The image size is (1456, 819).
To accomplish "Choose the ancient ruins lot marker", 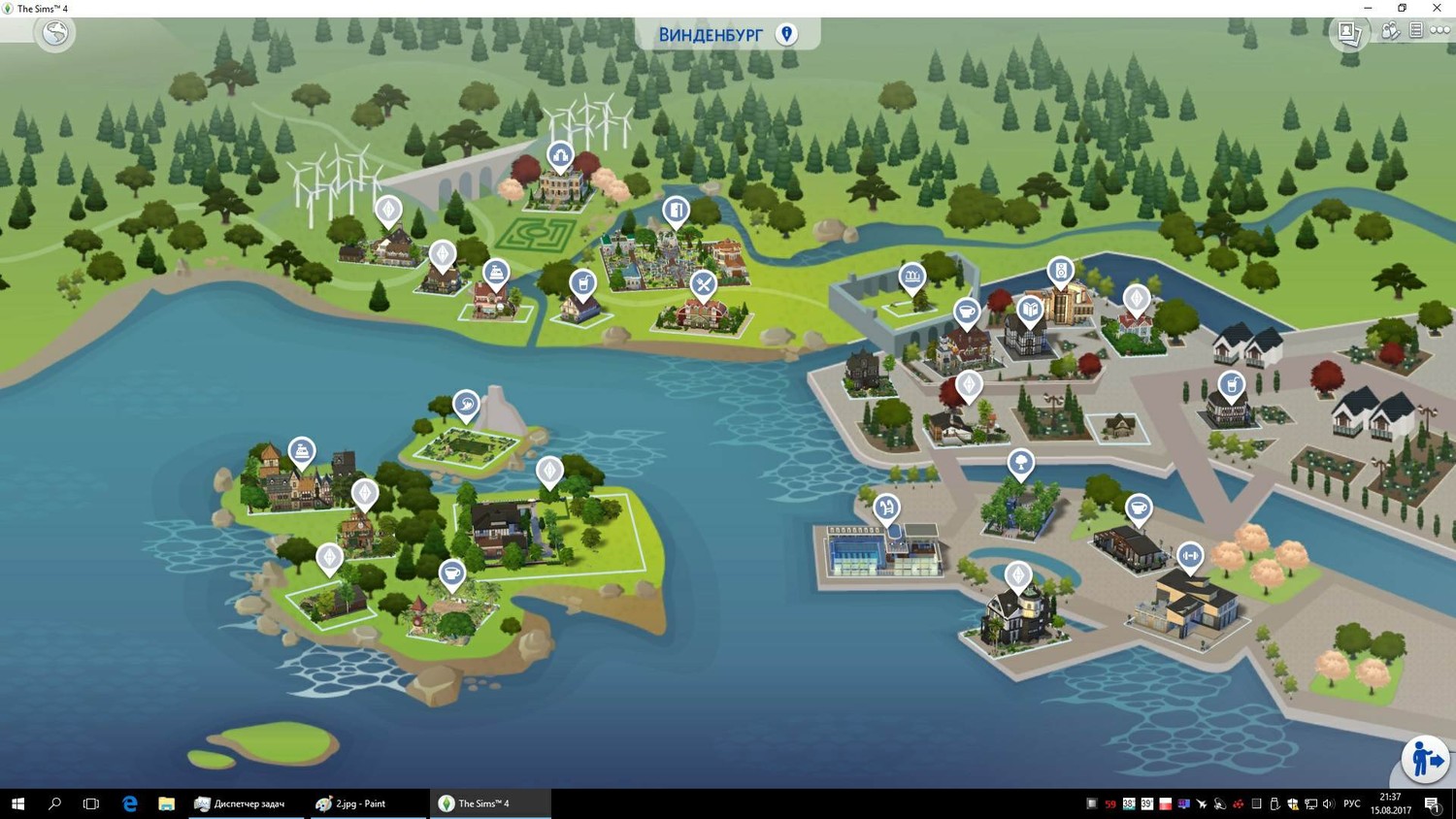I will (x=911, y=278).
